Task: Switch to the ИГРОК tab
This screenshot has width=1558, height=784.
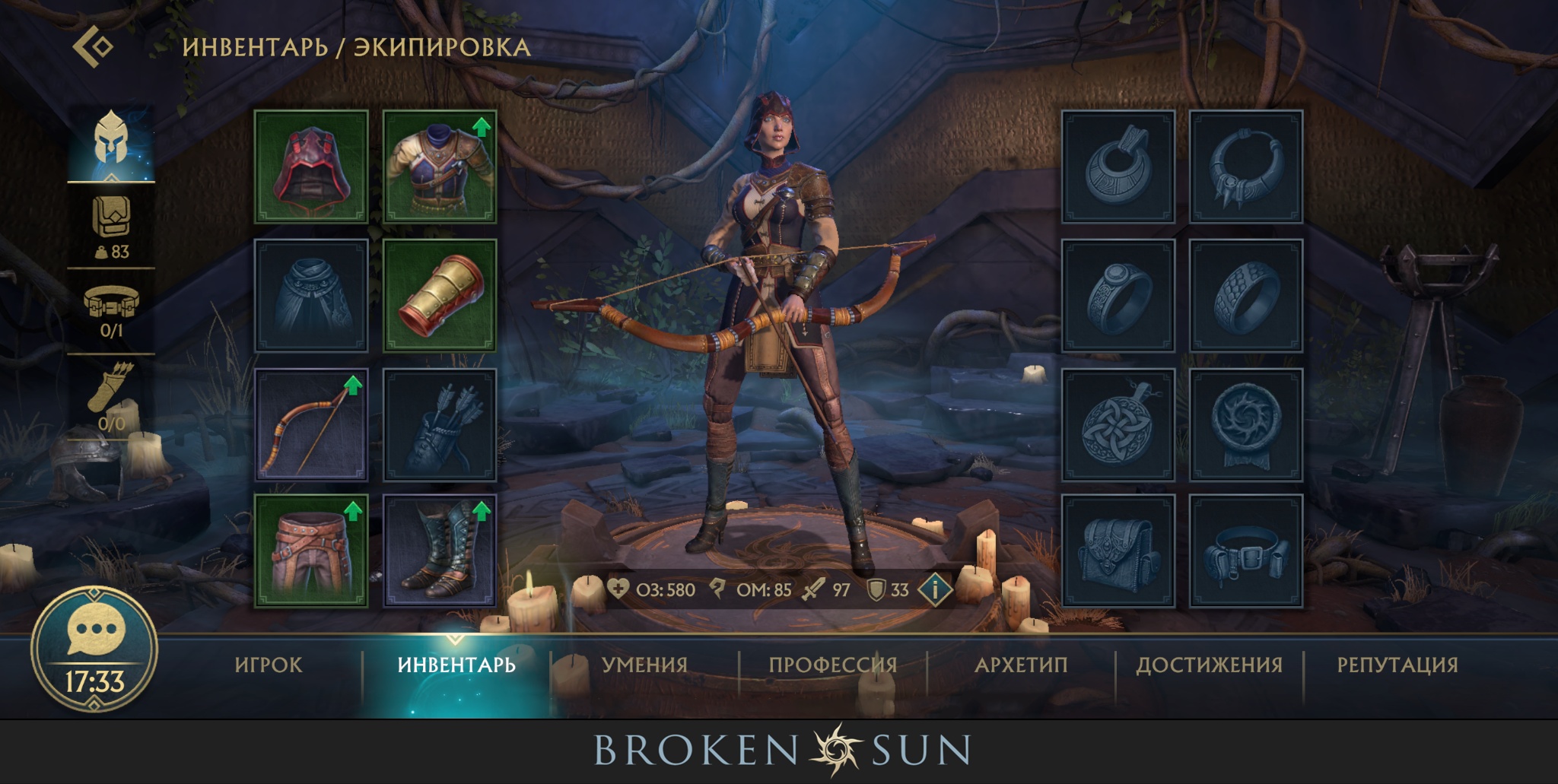Action: [269, 665]
